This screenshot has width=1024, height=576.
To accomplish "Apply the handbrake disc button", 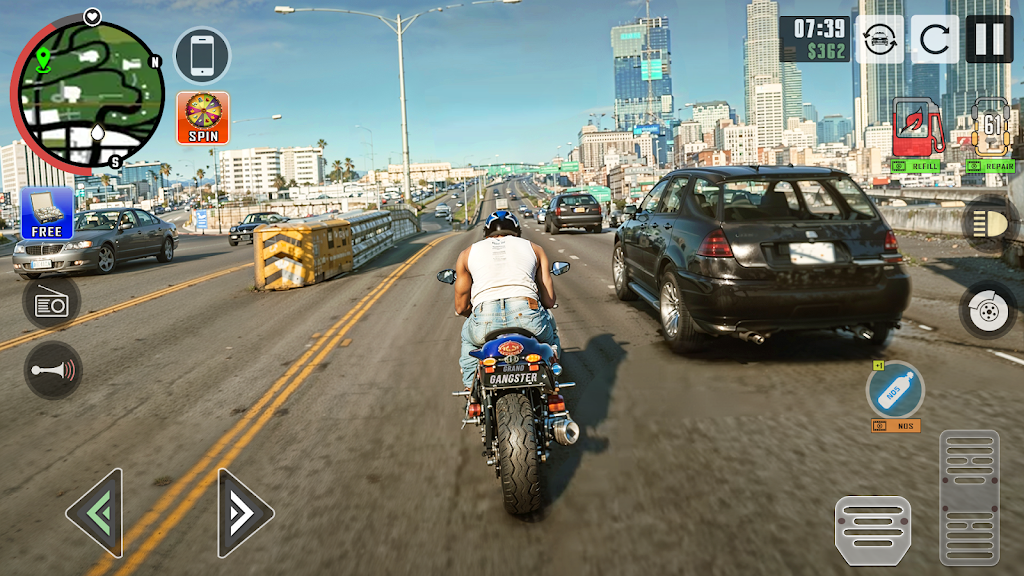I will point(988,310).
